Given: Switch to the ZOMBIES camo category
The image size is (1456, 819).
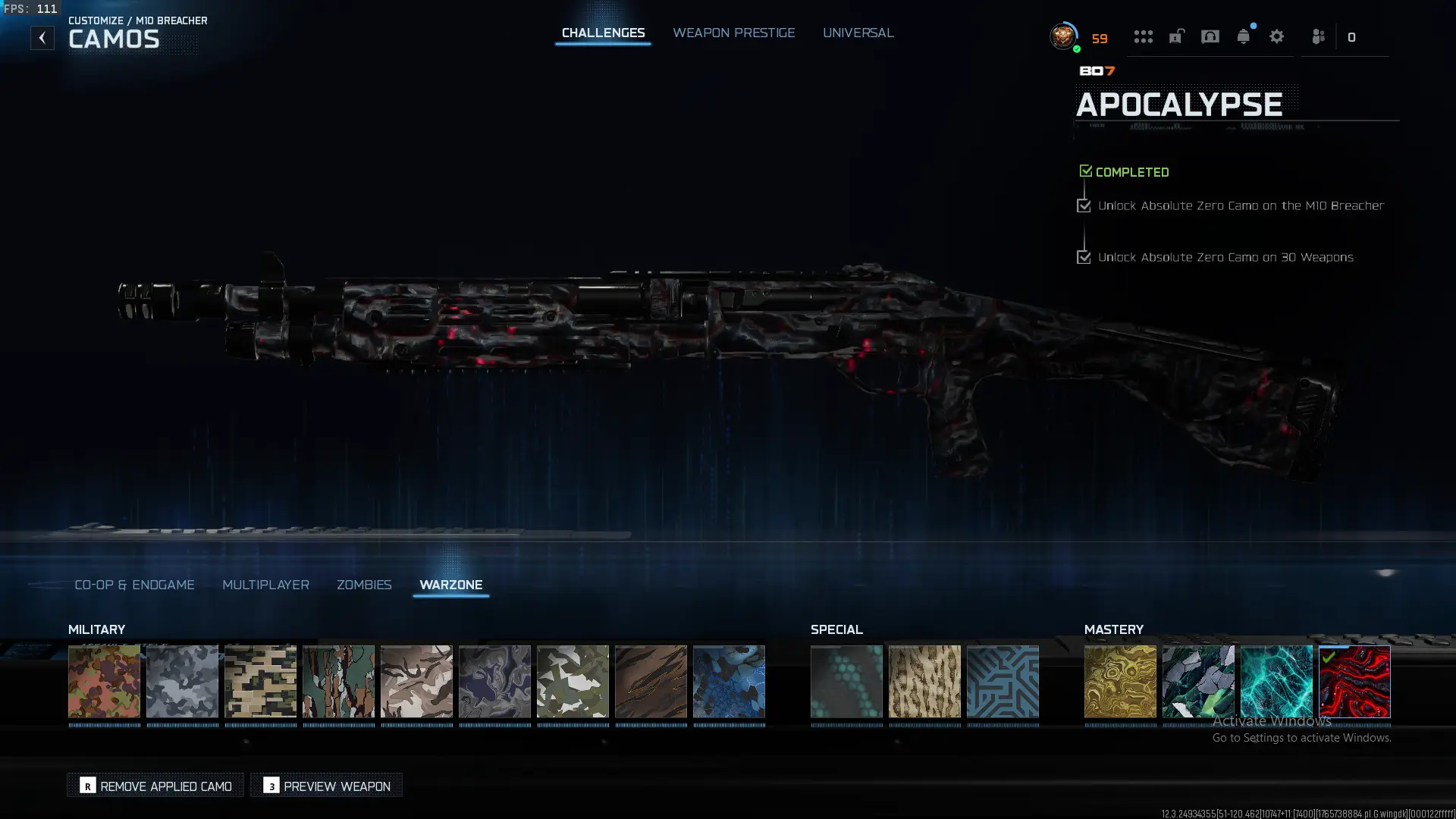Looking at the screenshot, I should [364, 585].
